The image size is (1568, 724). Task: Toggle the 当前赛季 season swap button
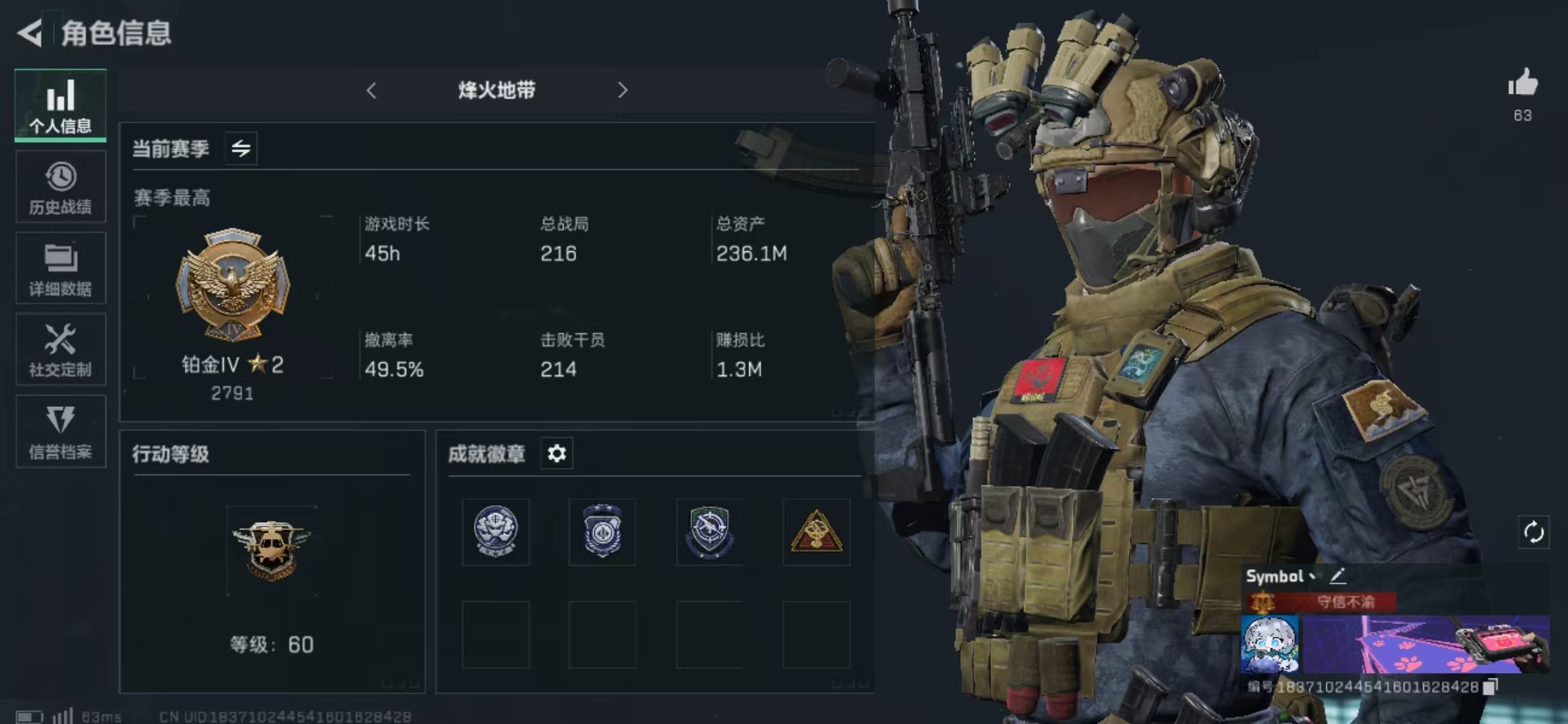point(241,148)
